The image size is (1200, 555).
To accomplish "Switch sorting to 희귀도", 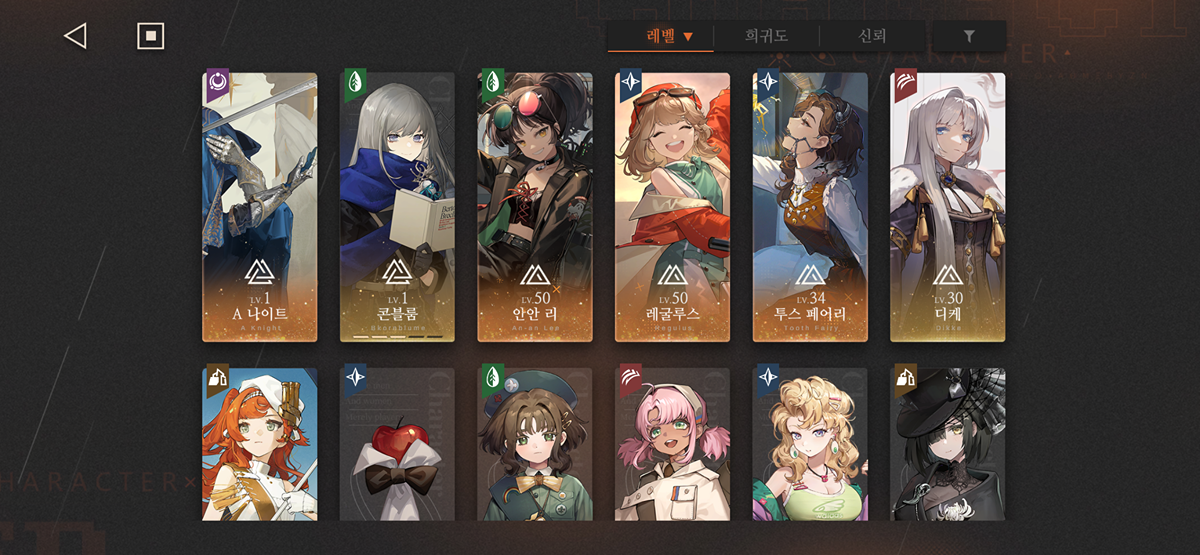I will [x=766, y=36].
